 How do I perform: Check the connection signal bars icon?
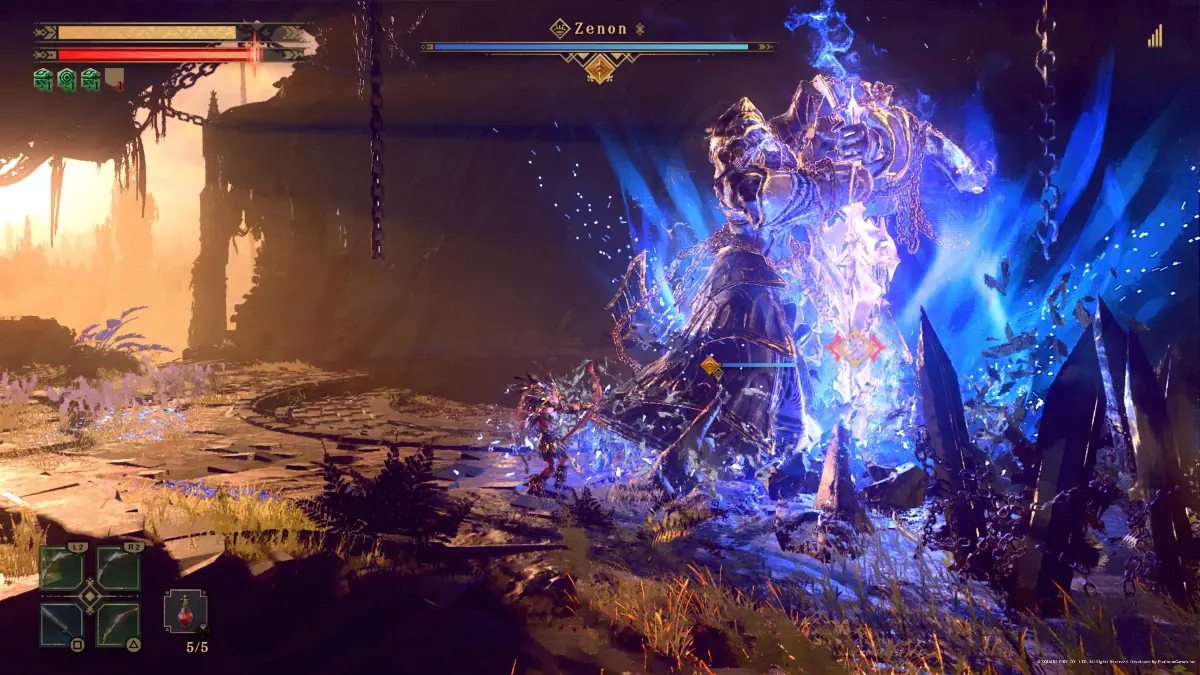click(1156, 36)
